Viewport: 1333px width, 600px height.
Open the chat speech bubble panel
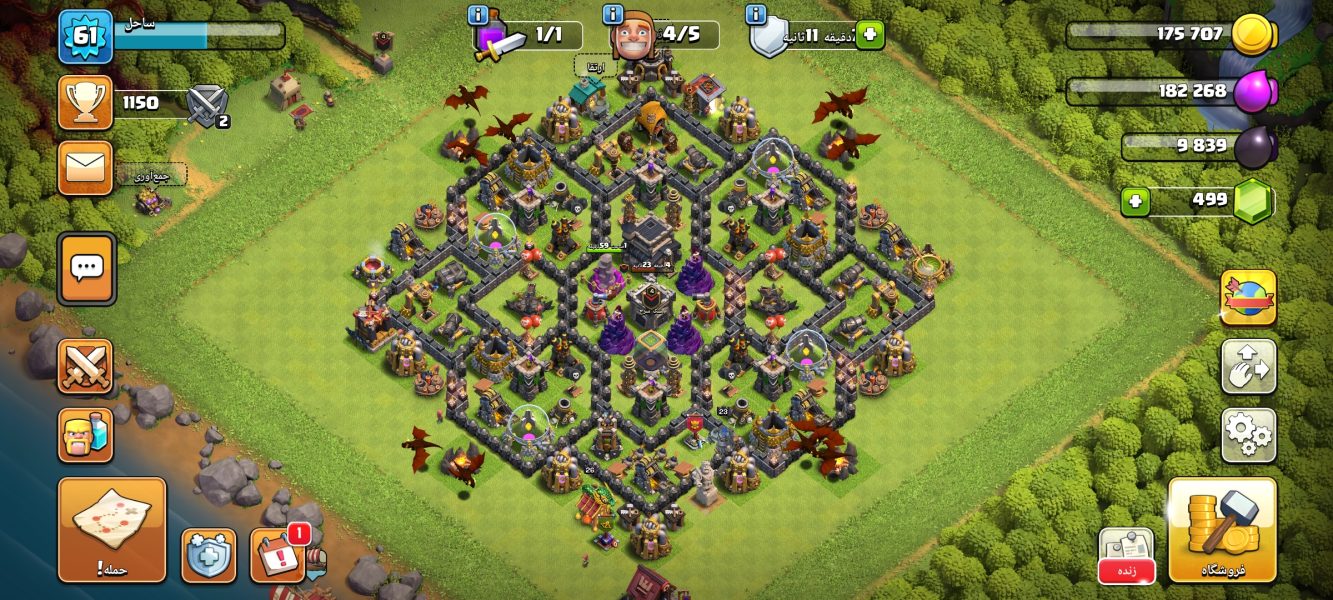point(86,268)
